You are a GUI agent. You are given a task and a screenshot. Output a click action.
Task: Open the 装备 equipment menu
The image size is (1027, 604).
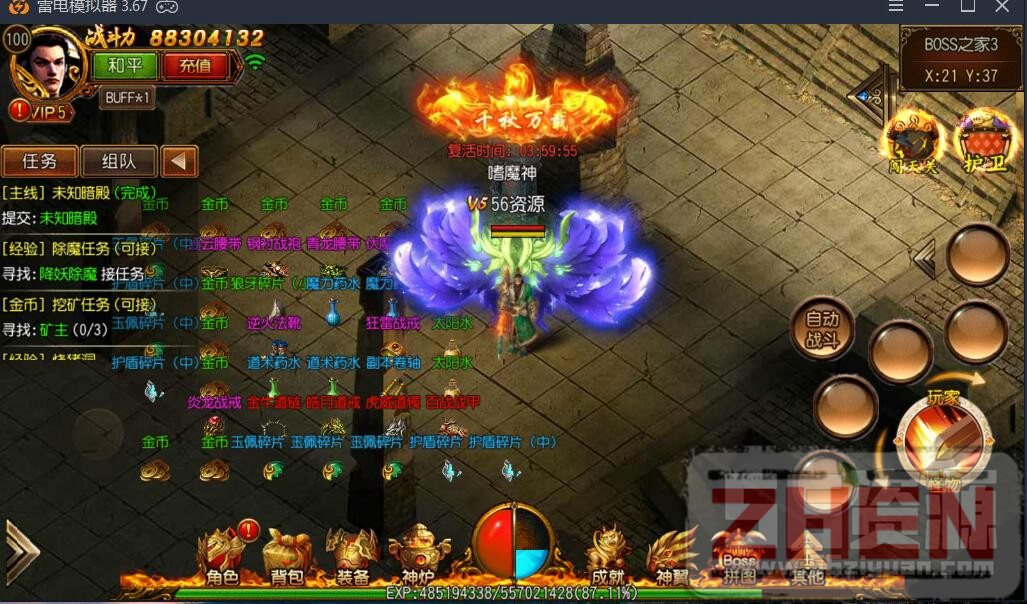point(352,558)
